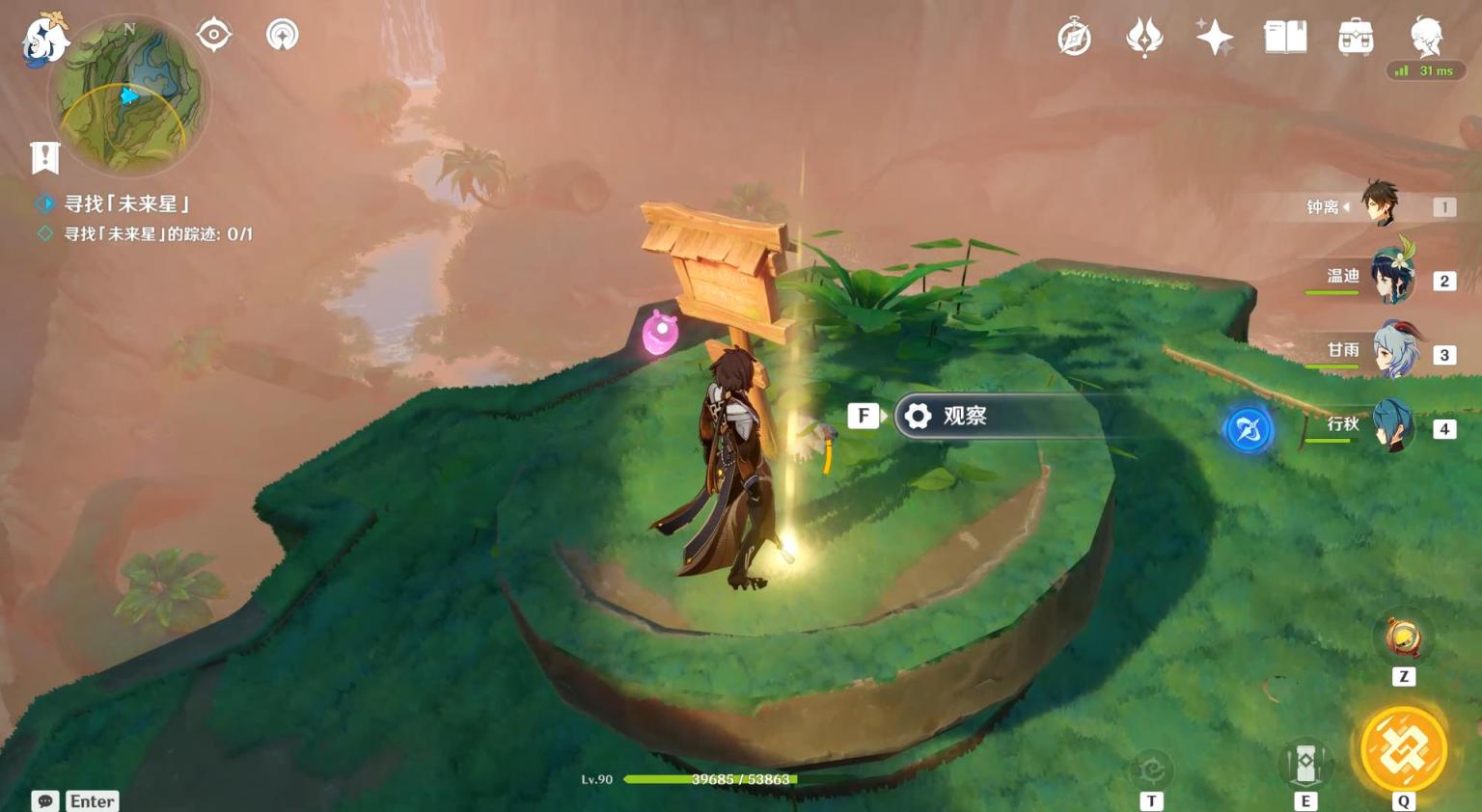Open the circular minimap
1482x812 pixels.
click(x=129, y=95)
